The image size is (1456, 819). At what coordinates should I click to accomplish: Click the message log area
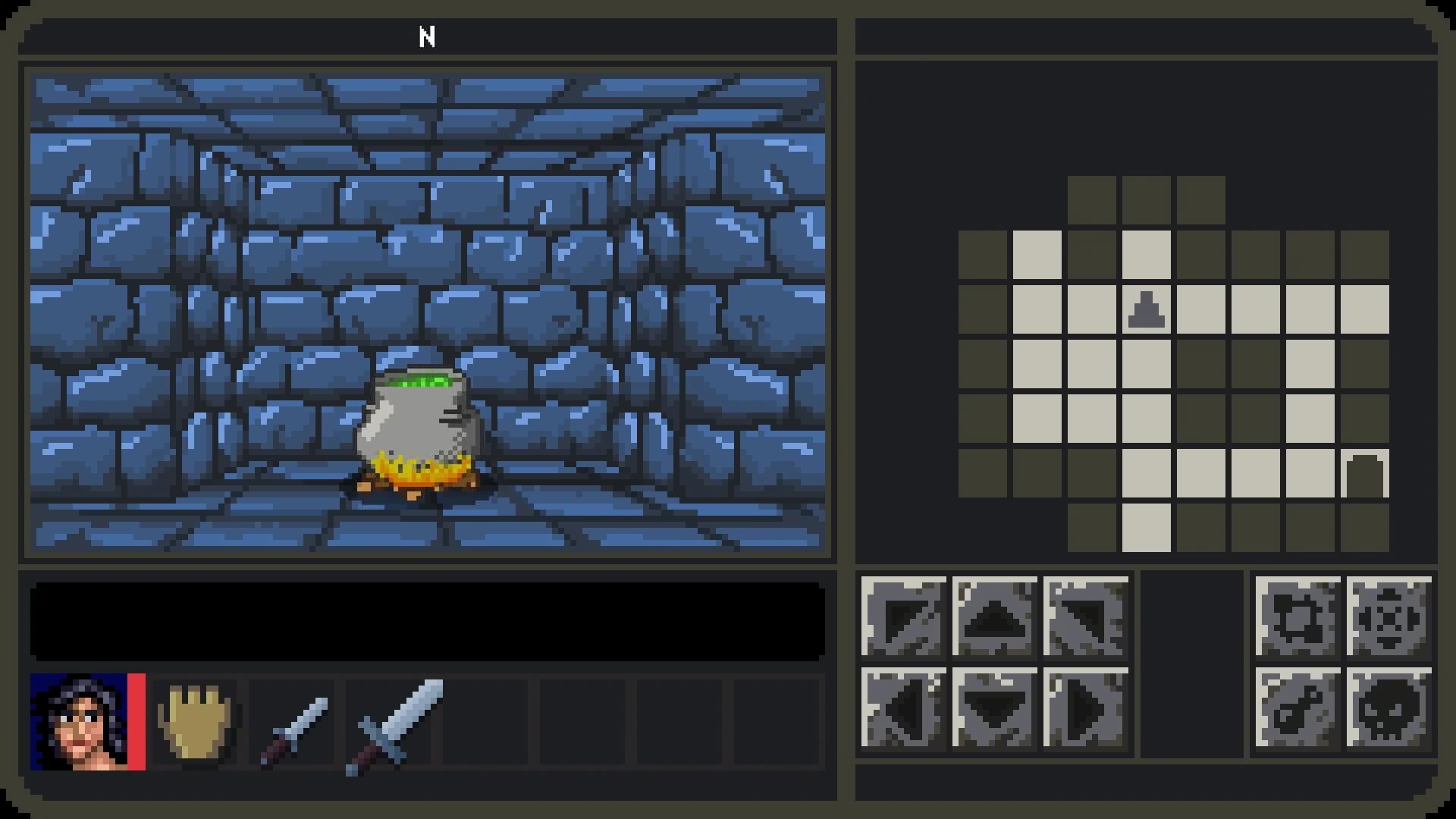click(428, 622)
